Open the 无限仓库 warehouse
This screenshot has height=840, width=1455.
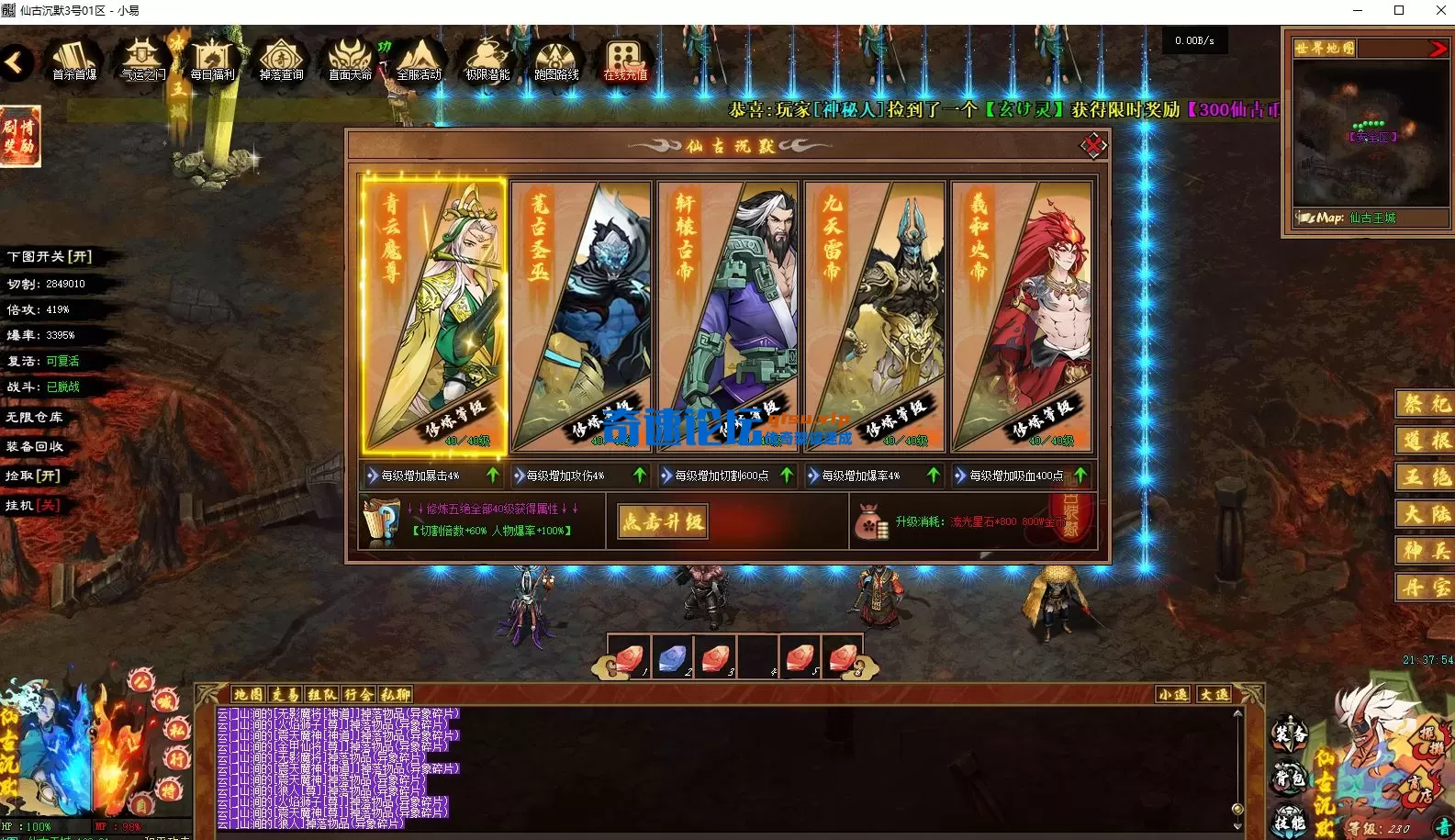click(35, 417)
